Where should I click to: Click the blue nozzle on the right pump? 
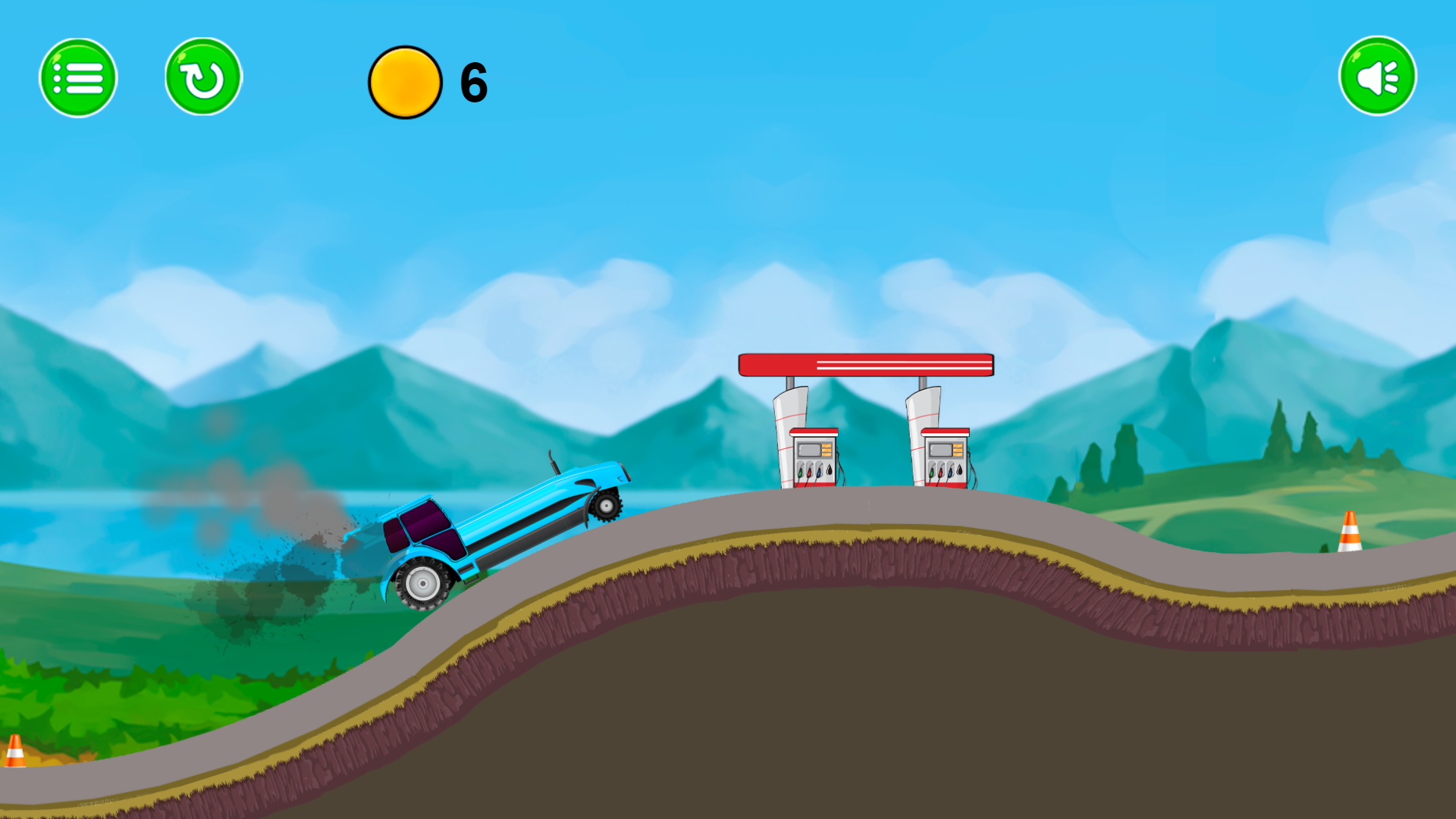click(x=949, y=474)
